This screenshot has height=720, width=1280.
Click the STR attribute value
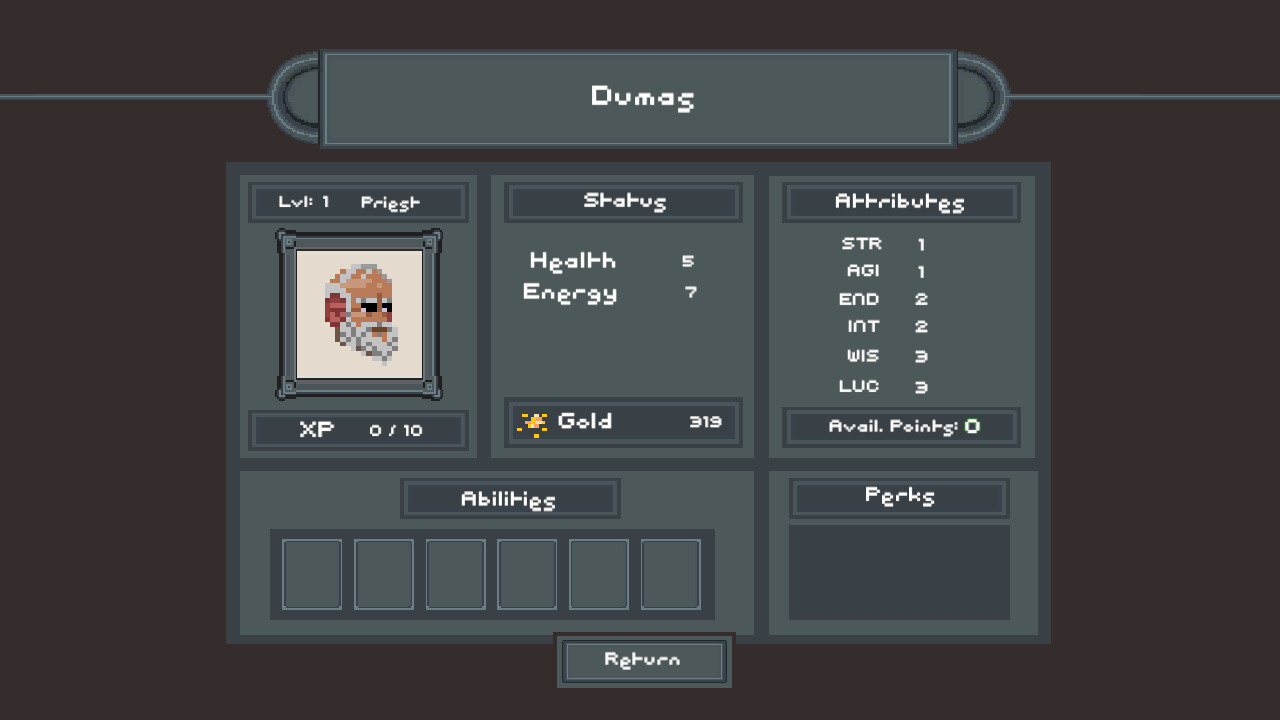(921, 243)
